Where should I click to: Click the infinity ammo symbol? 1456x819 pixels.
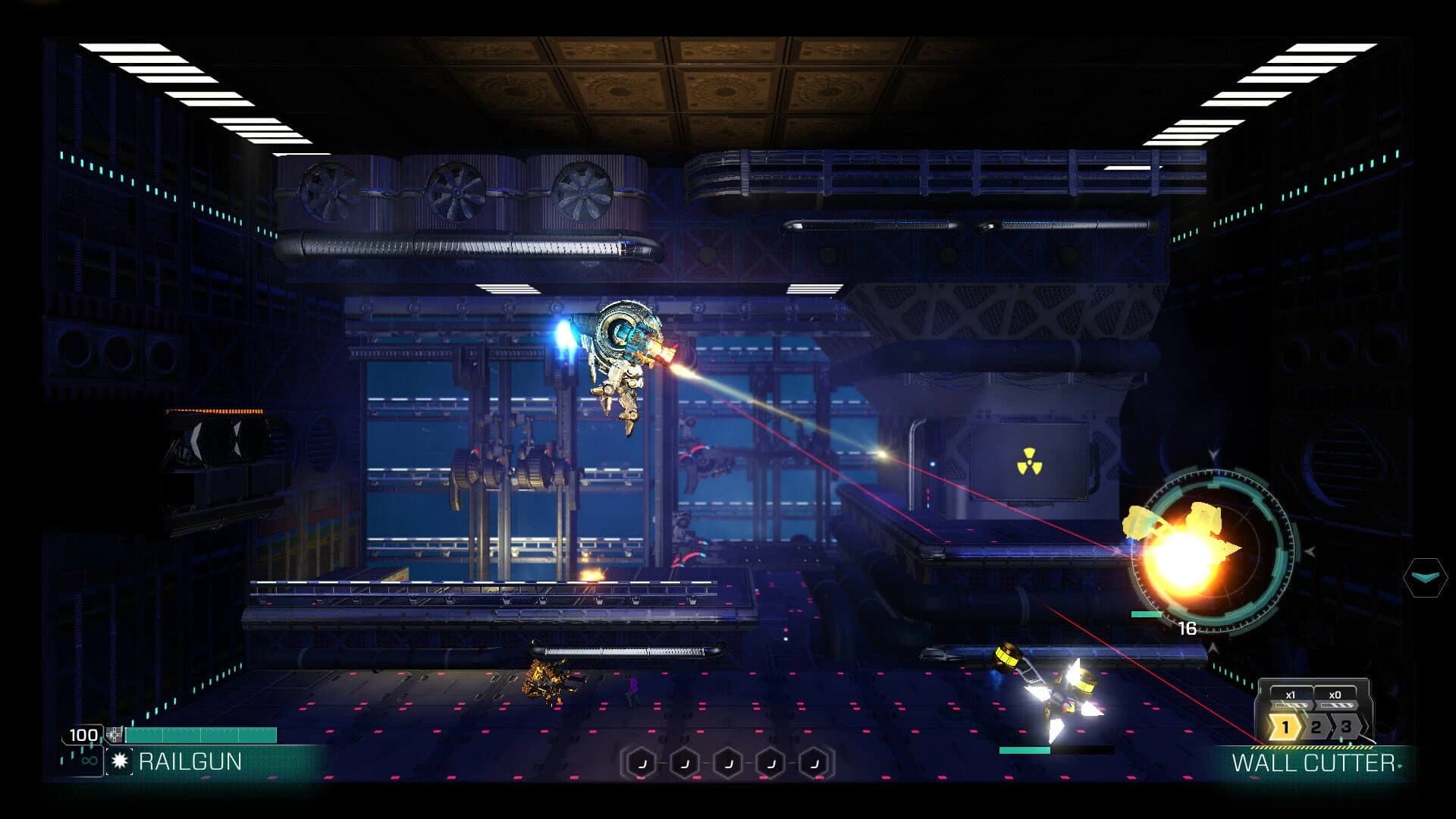pyautogui.click(x=89, y=761)
